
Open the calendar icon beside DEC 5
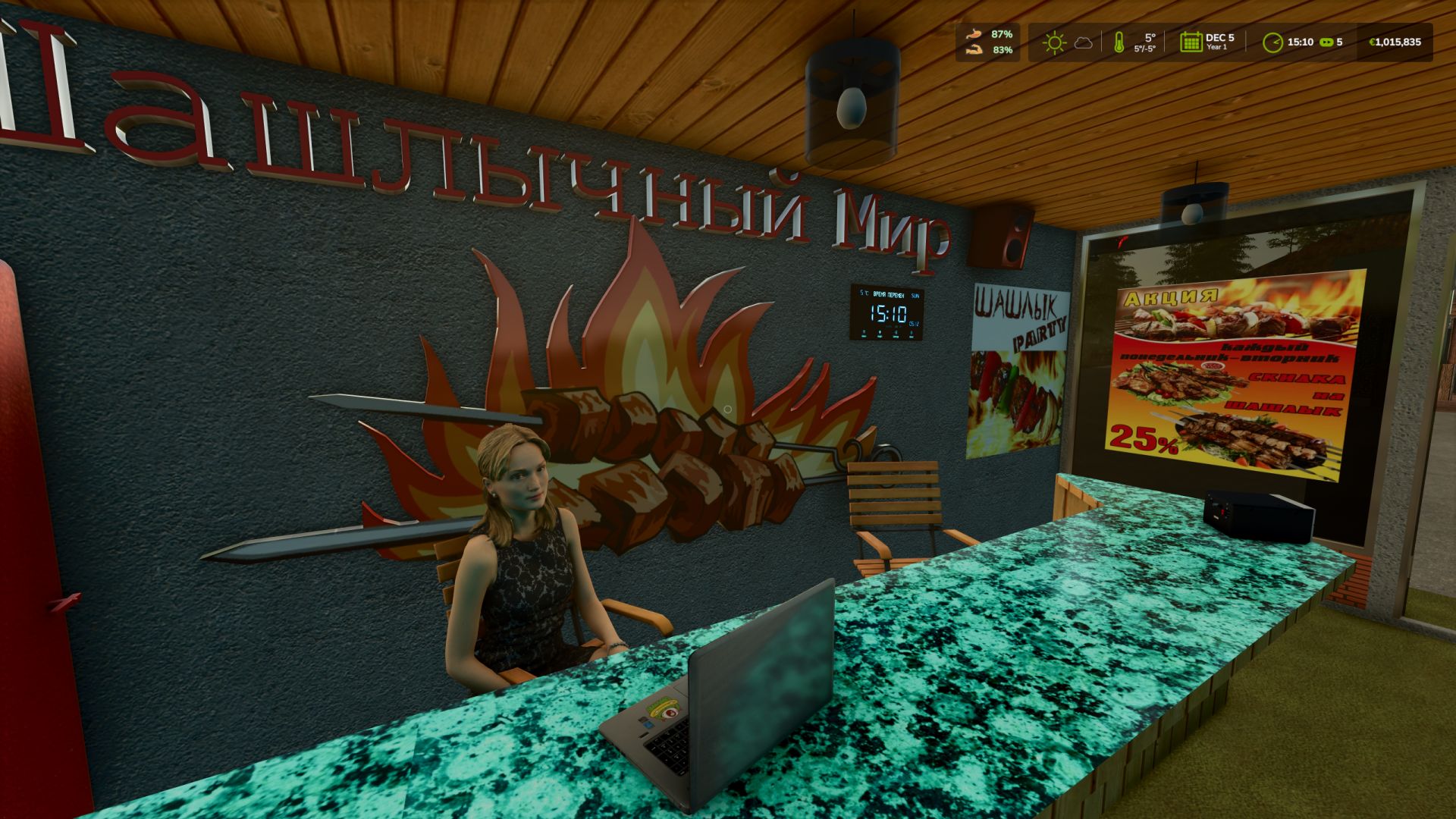click(x=1191, y=42)
